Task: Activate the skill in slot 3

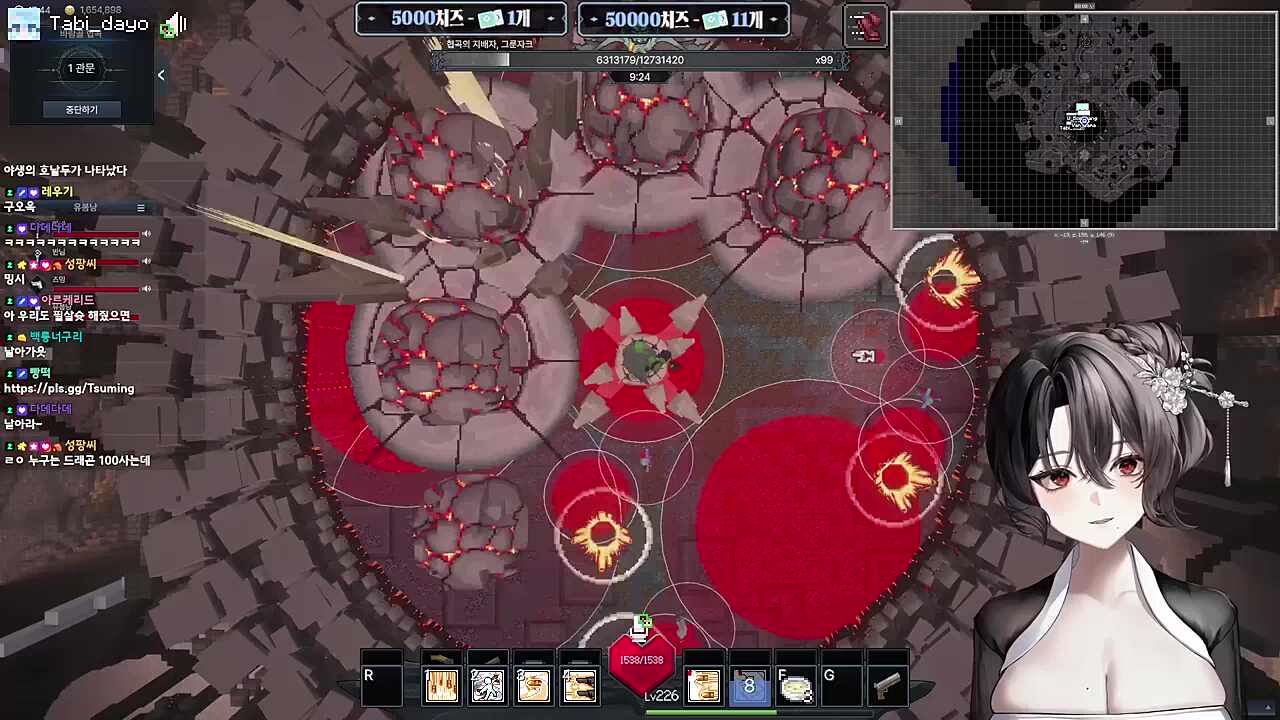Action: [x=533, y=686]
